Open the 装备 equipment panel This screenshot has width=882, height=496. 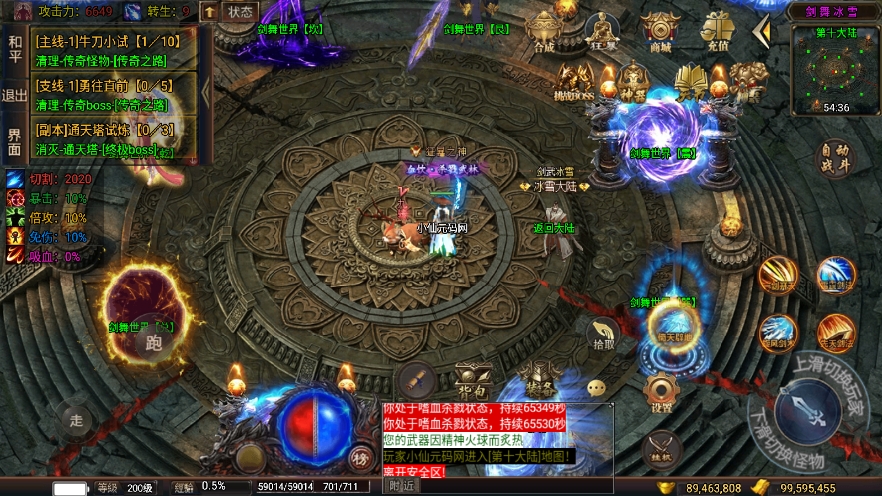tap(540, 378)
